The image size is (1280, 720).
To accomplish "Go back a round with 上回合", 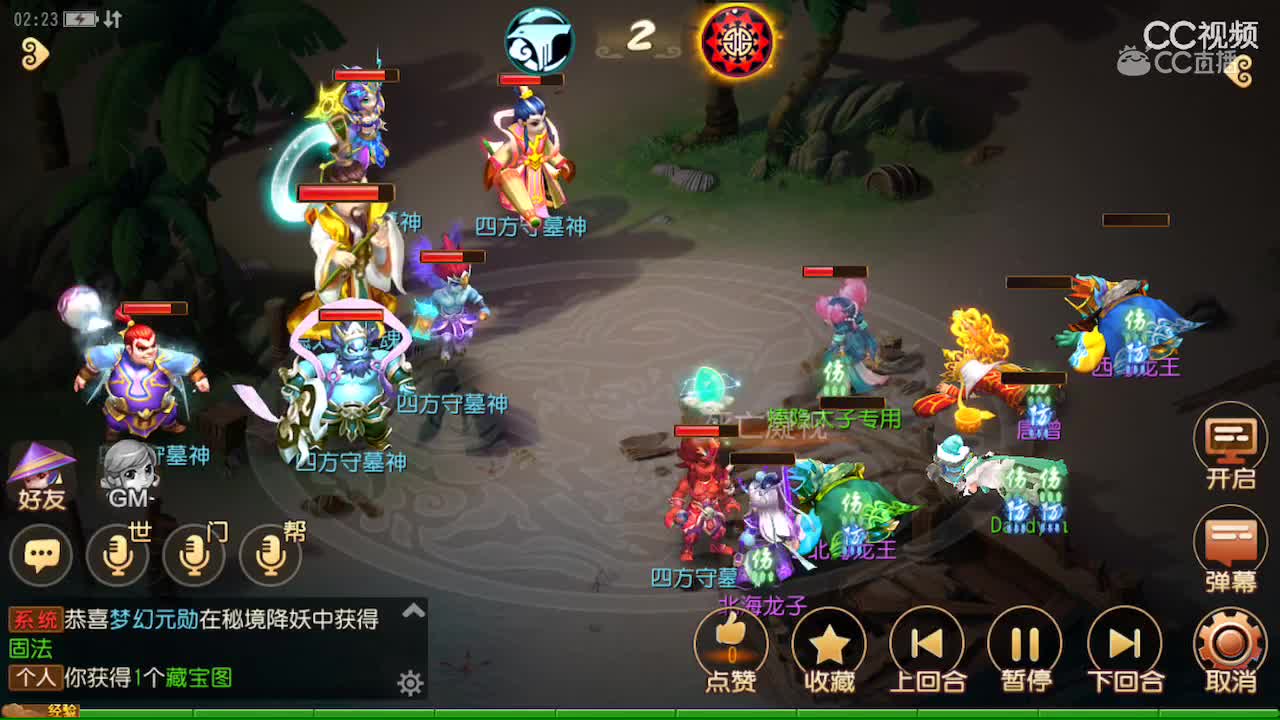I will tap(927, 643).
